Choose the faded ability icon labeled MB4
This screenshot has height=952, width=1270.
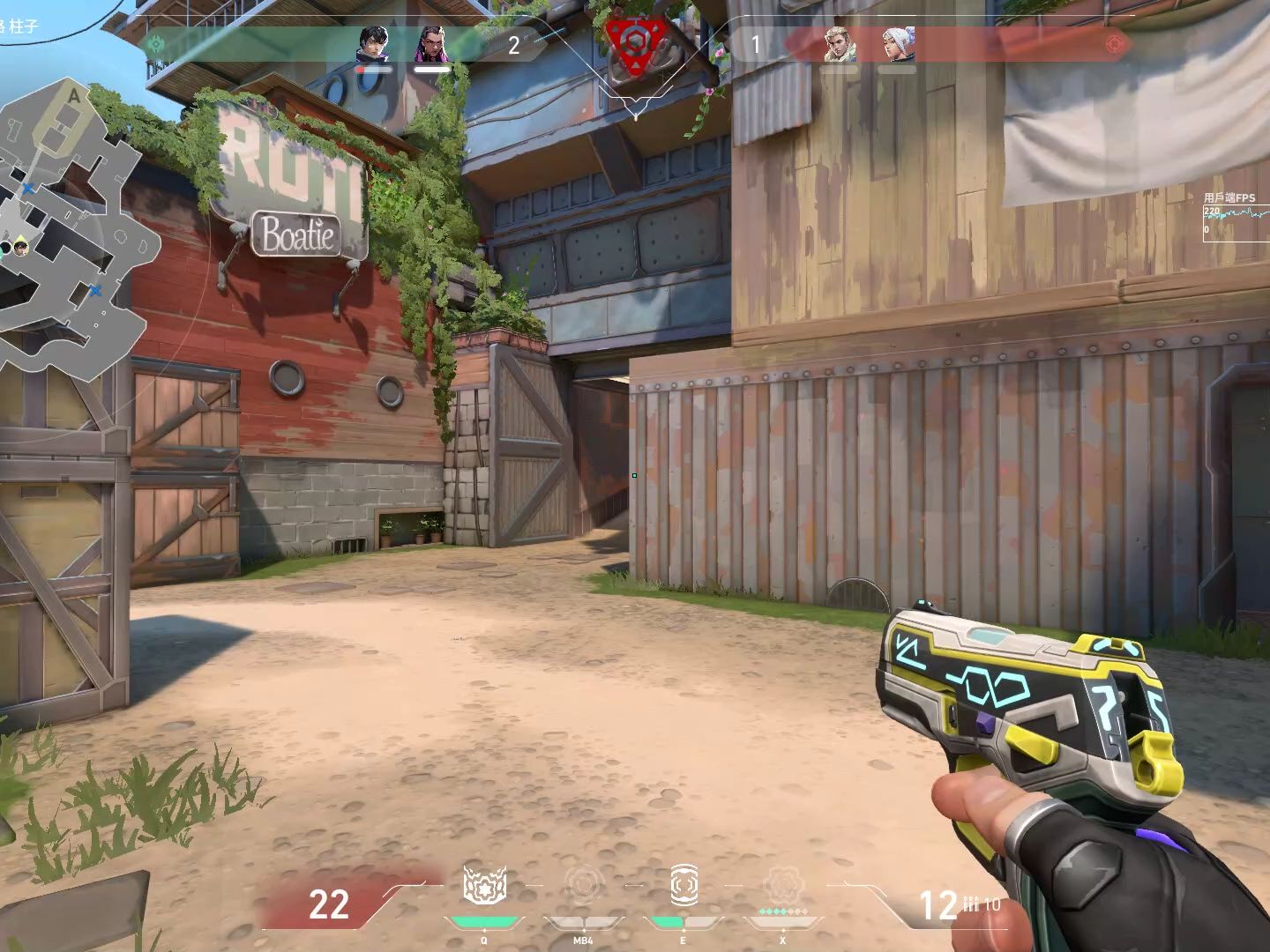coord(583,885)
